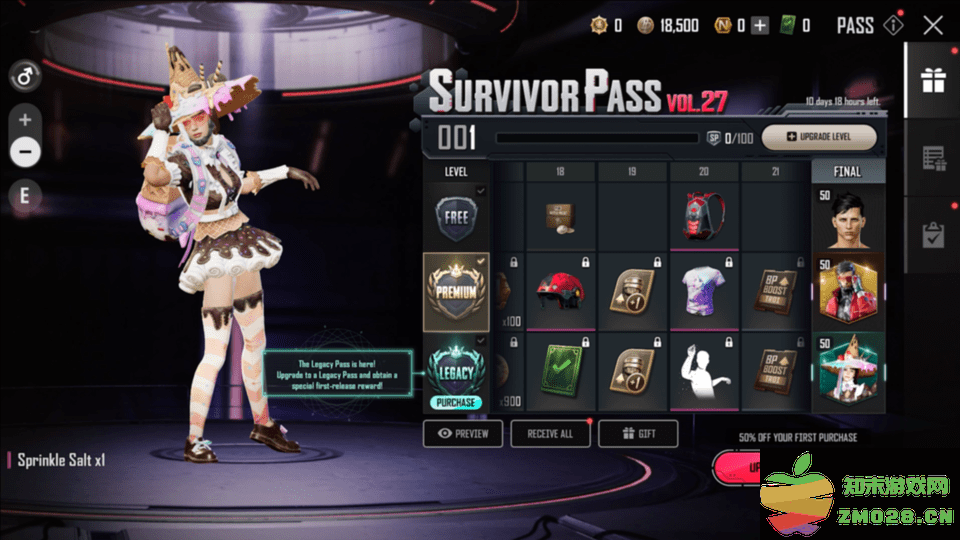The width and height of the screenshot is (960, 540).
Task: Select the Free pass tier badge
Action: click(x=456, y=217)
